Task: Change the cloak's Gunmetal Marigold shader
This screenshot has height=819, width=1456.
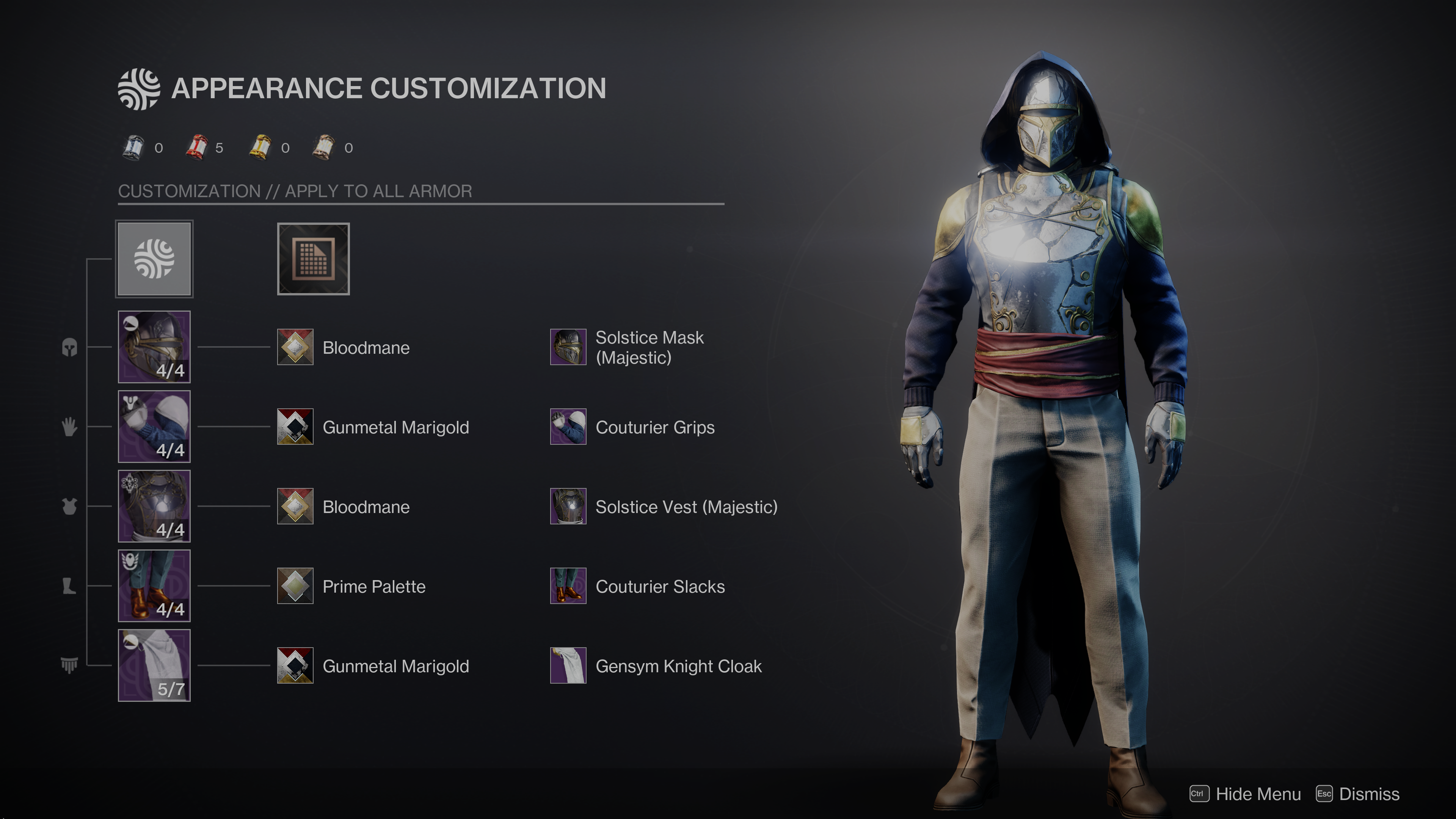Action: [x=295, y=666]
